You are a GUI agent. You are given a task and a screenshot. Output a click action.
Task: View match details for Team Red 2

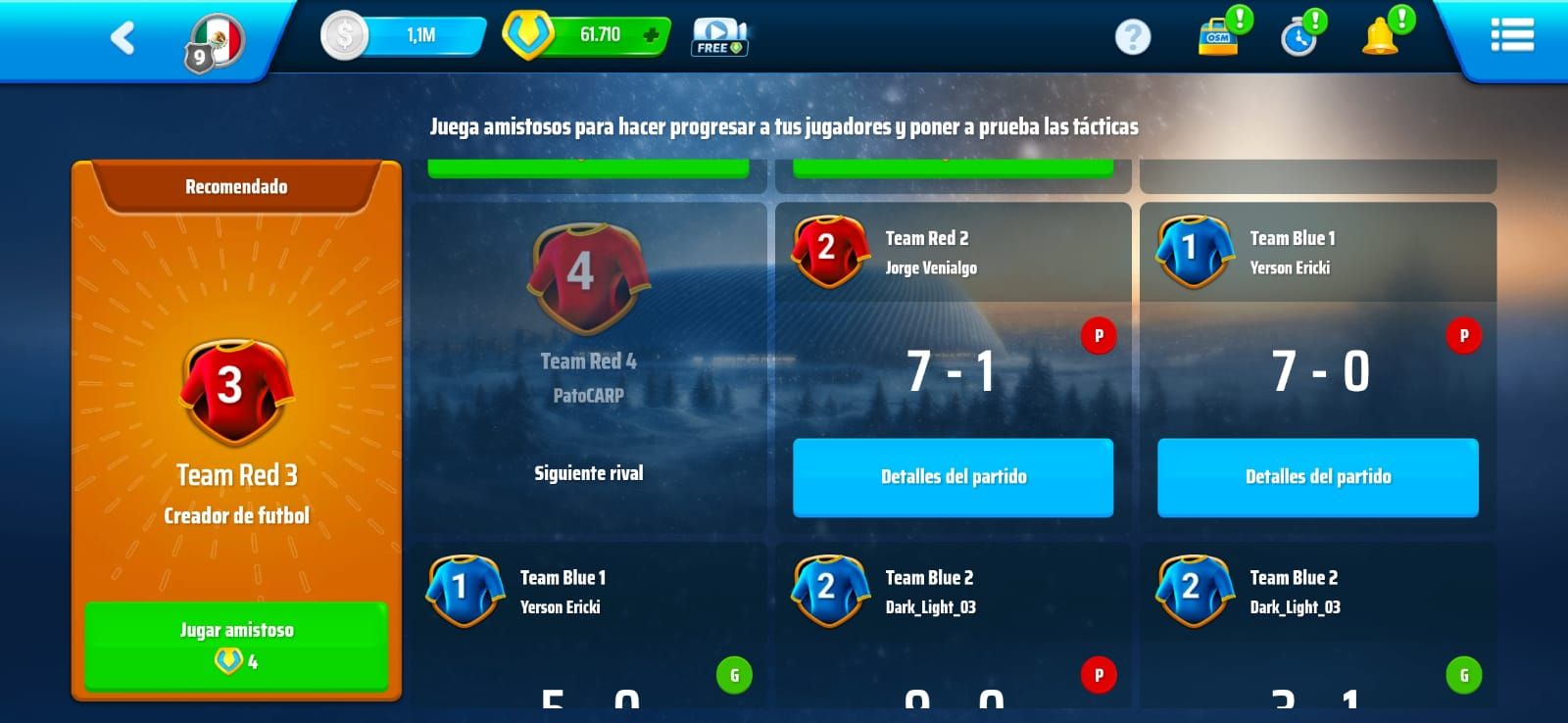tap(953, 477)
